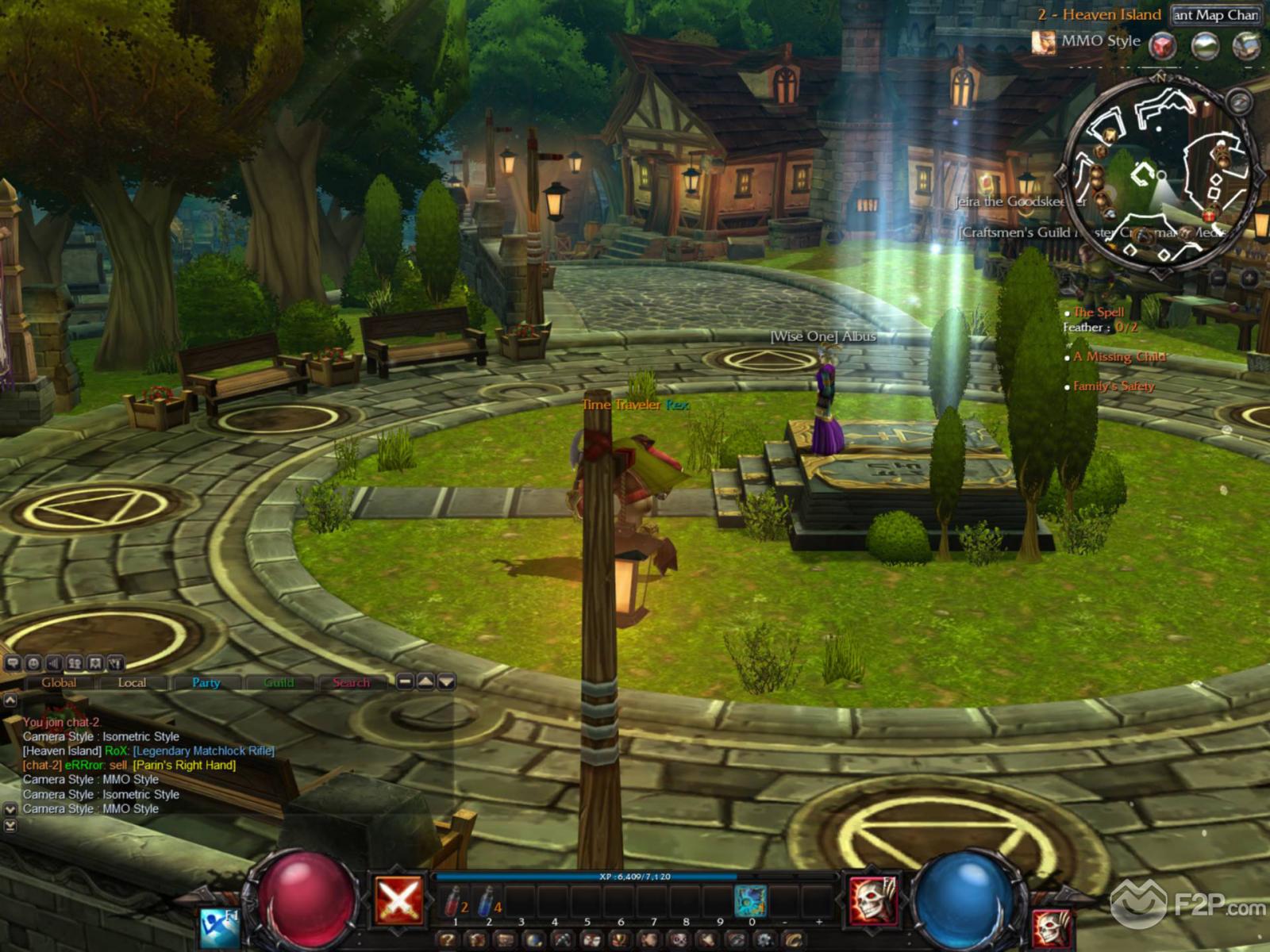Viewport: 1270px width, 952px height.
Task: Select The Spell quest in the tracker
Action: tap(1099, 312)
